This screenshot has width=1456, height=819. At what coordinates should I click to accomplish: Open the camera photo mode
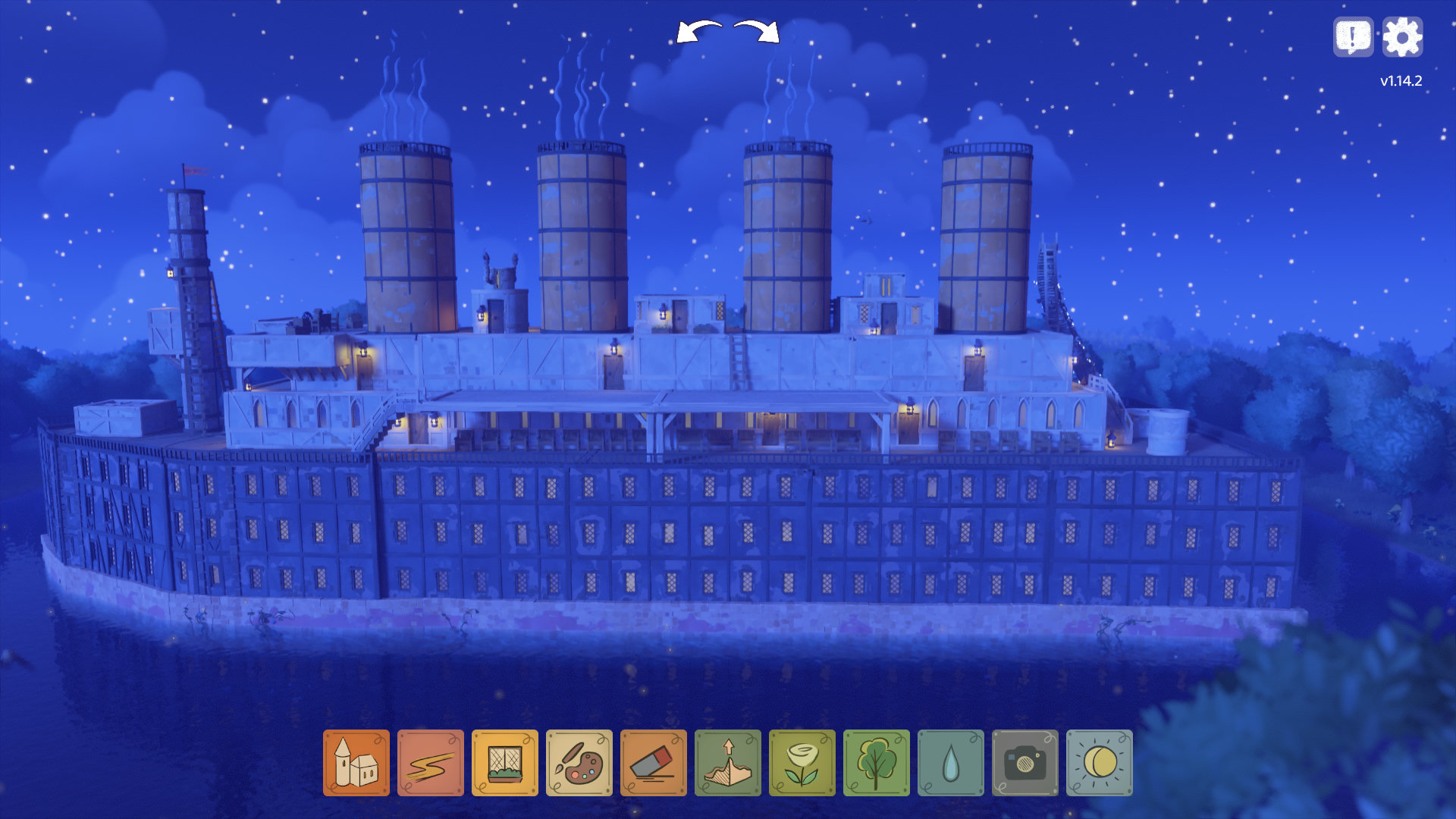[x=1025, y=763]
